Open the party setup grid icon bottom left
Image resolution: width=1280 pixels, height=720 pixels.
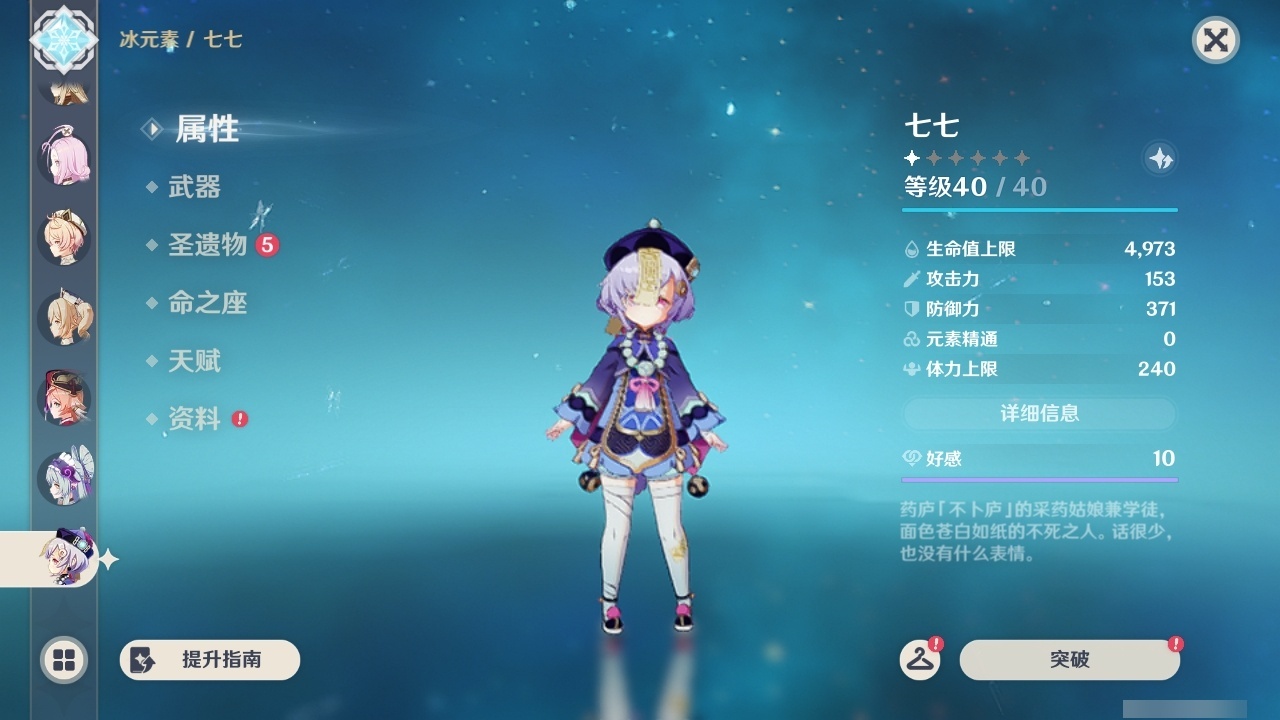tap(64, 660)
